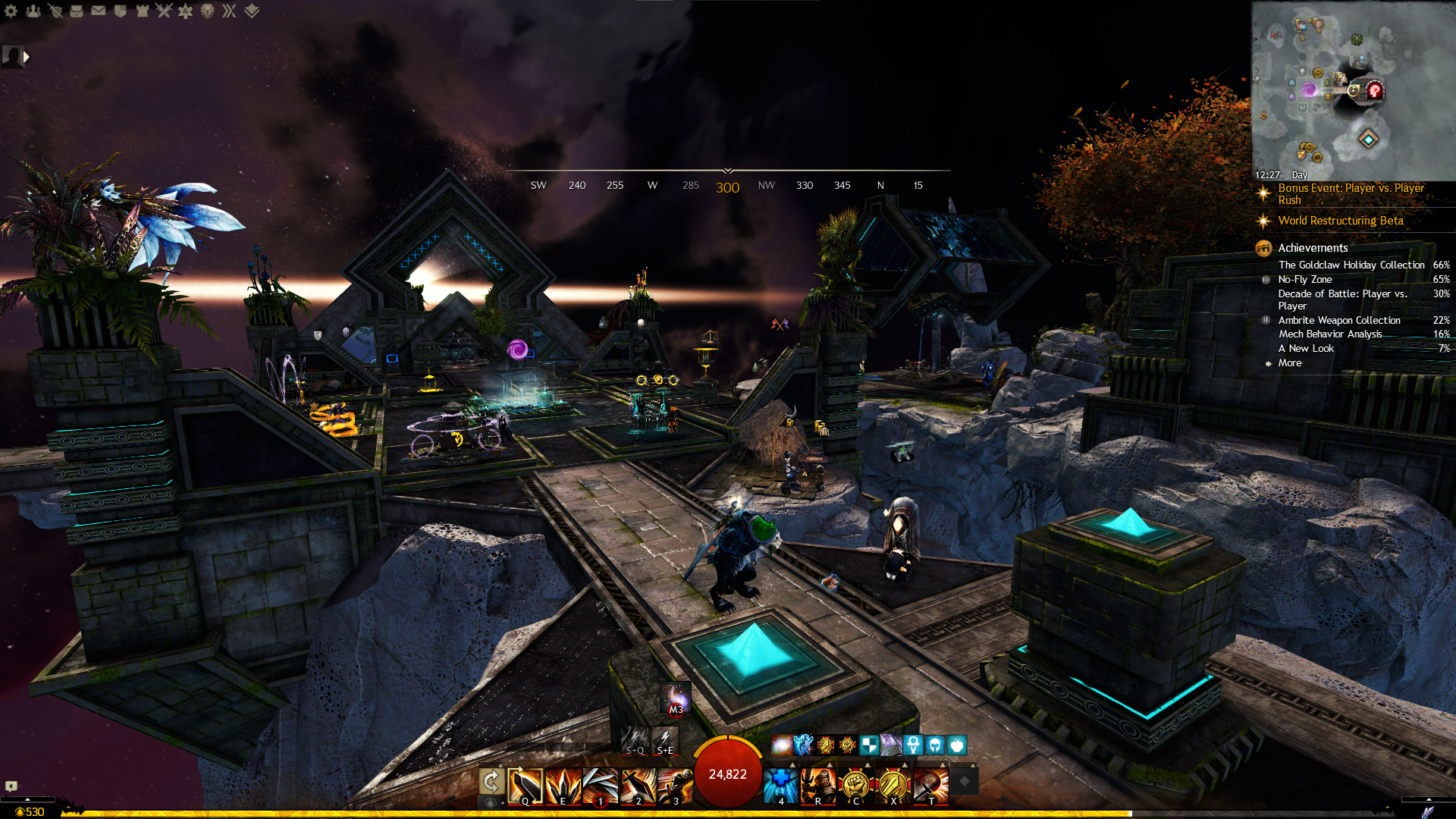Activate weapon skill bound to Q
This screenshot has width=1456, height=819.
(x=525, y=785)
